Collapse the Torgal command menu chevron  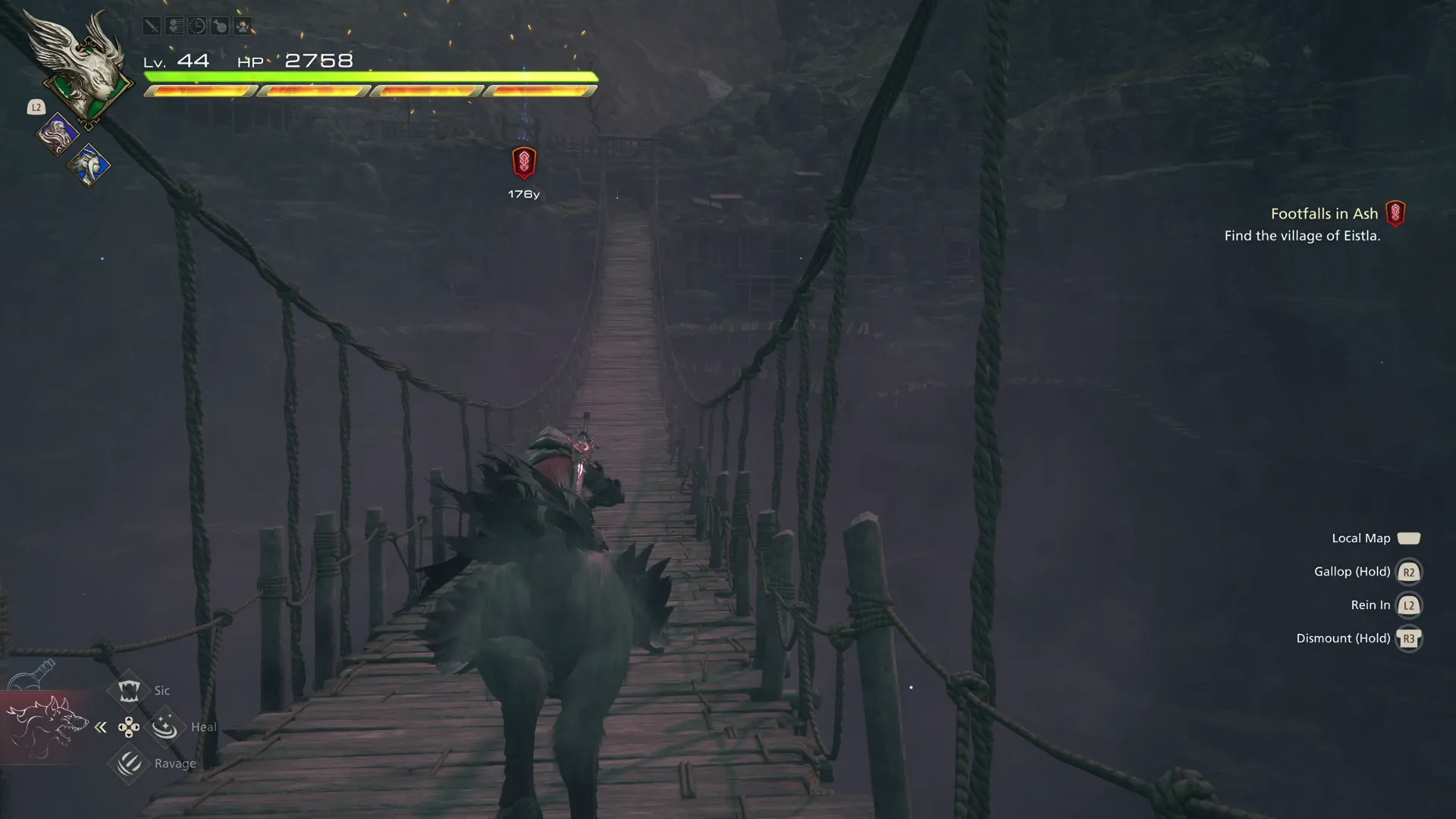coord(100,726)
